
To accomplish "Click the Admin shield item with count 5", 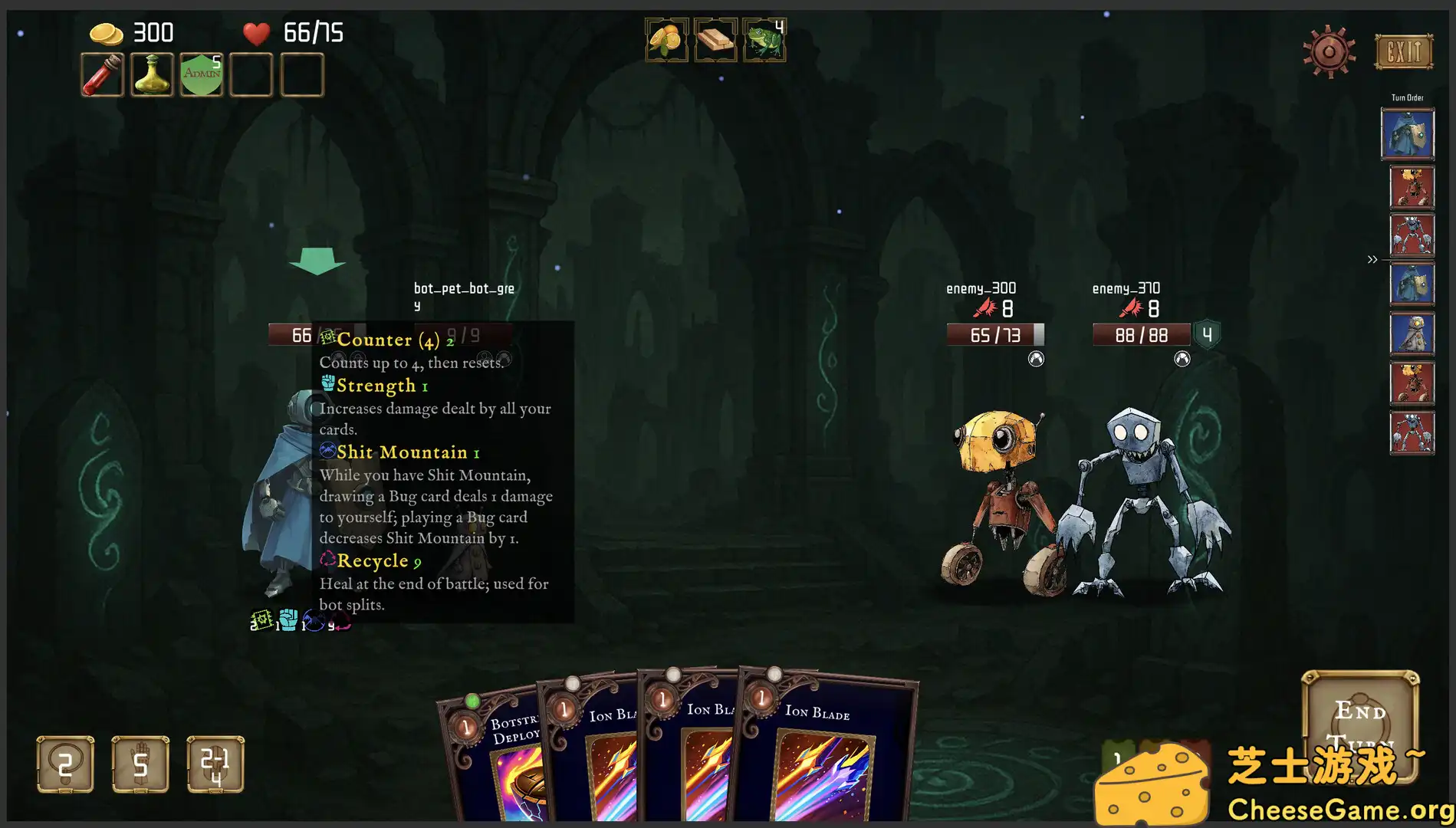I will [200, 76].
